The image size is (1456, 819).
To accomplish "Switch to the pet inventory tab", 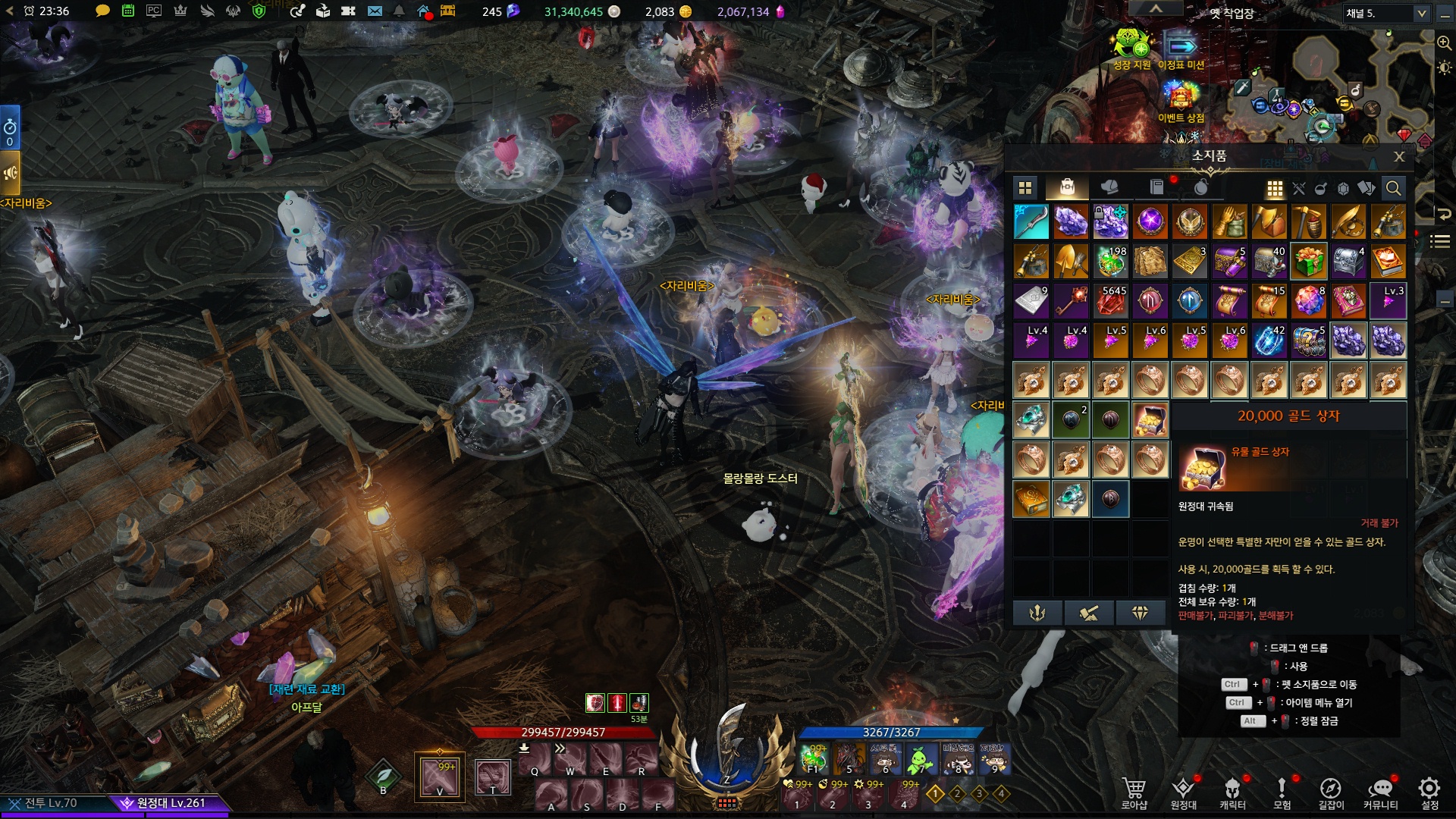I will [1109, 187].
